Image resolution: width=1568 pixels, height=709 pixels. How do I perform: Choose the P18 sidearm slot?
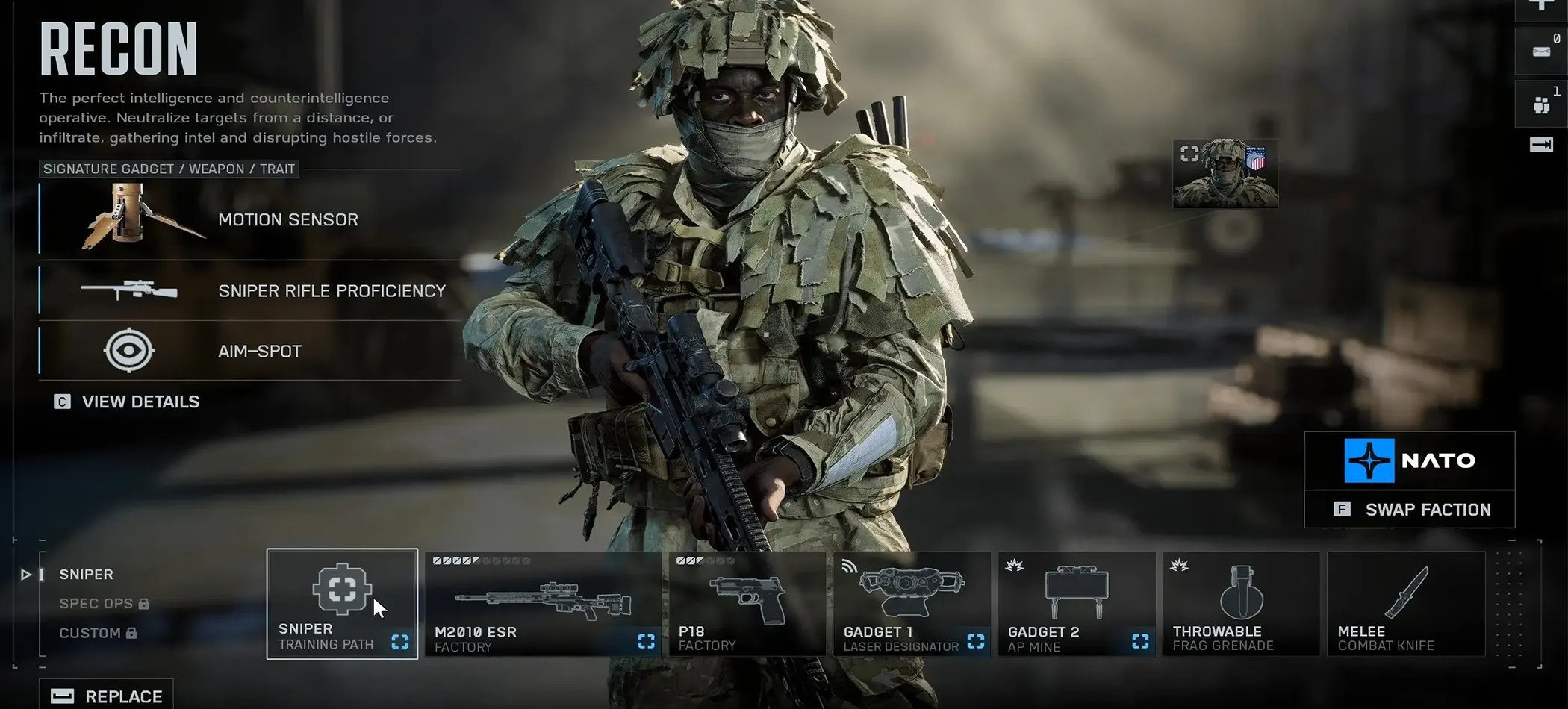click(x=747, y=604)
